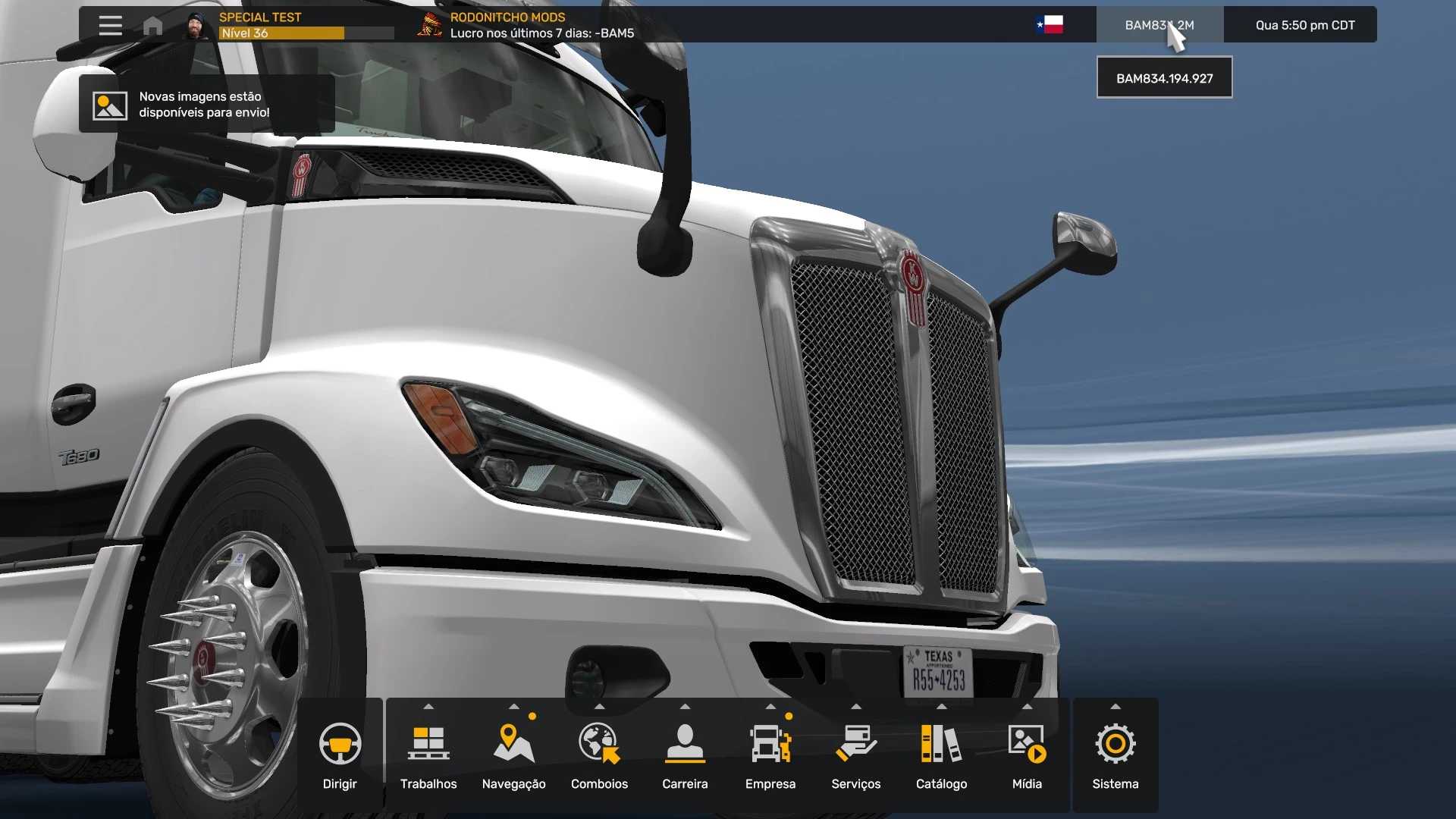Open the Empresa company management menu
This screenshot has width=1456, height=819.
770,755
